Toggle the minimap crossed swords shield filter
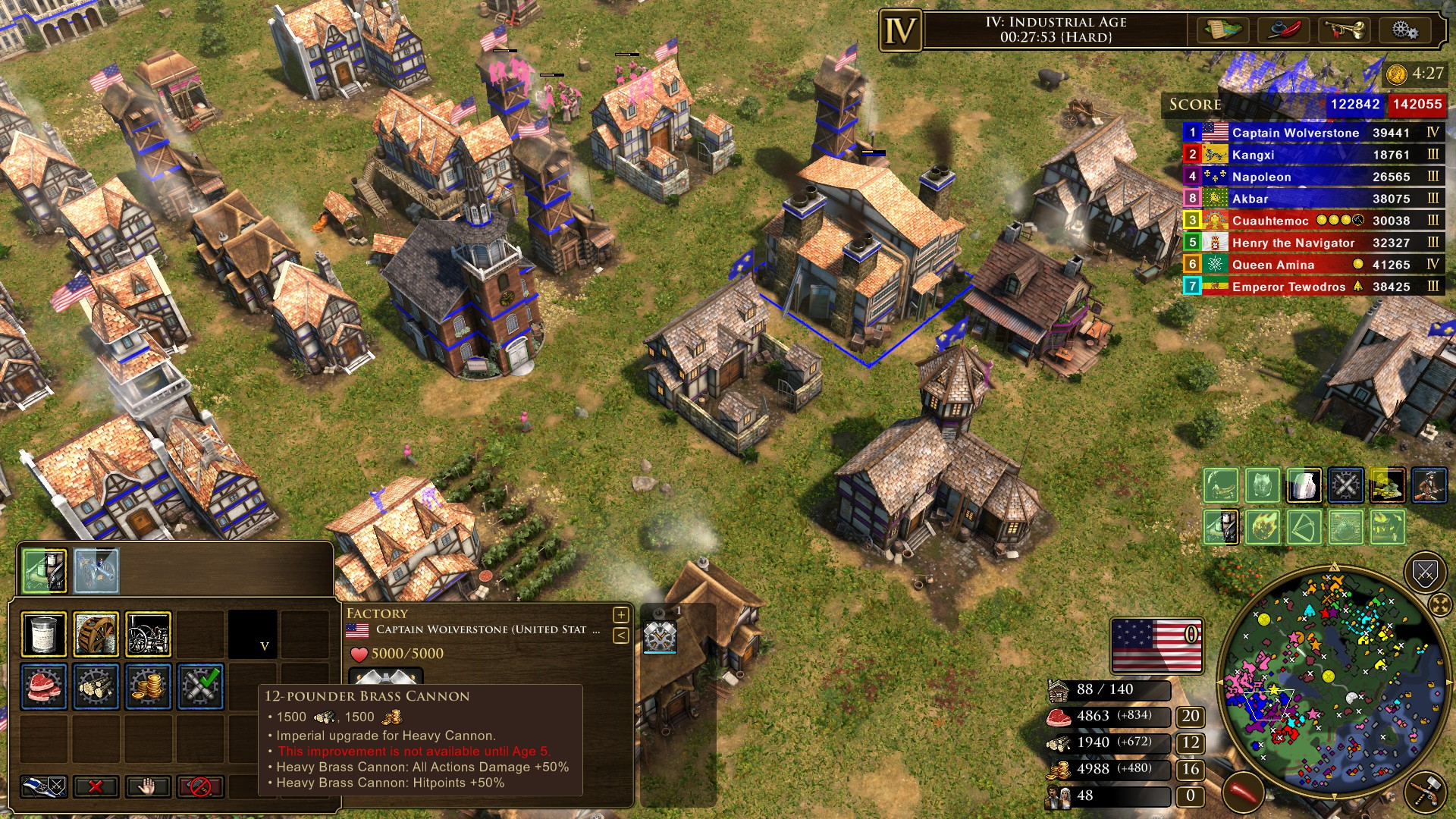The height and width of the screenshot is (819, 1456). (1425, 573)
